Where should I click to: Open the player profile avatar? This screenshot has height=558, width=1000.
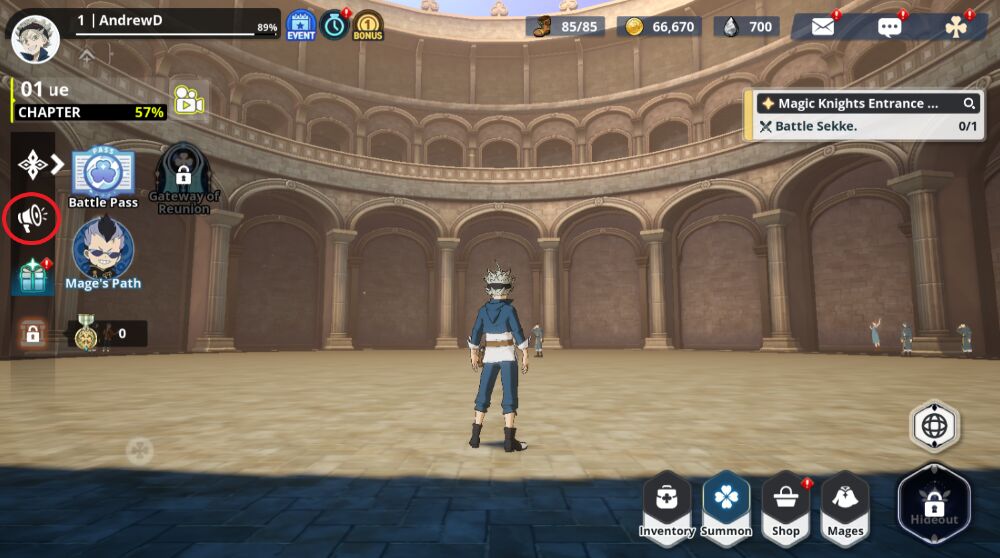(x=35, y=39)
